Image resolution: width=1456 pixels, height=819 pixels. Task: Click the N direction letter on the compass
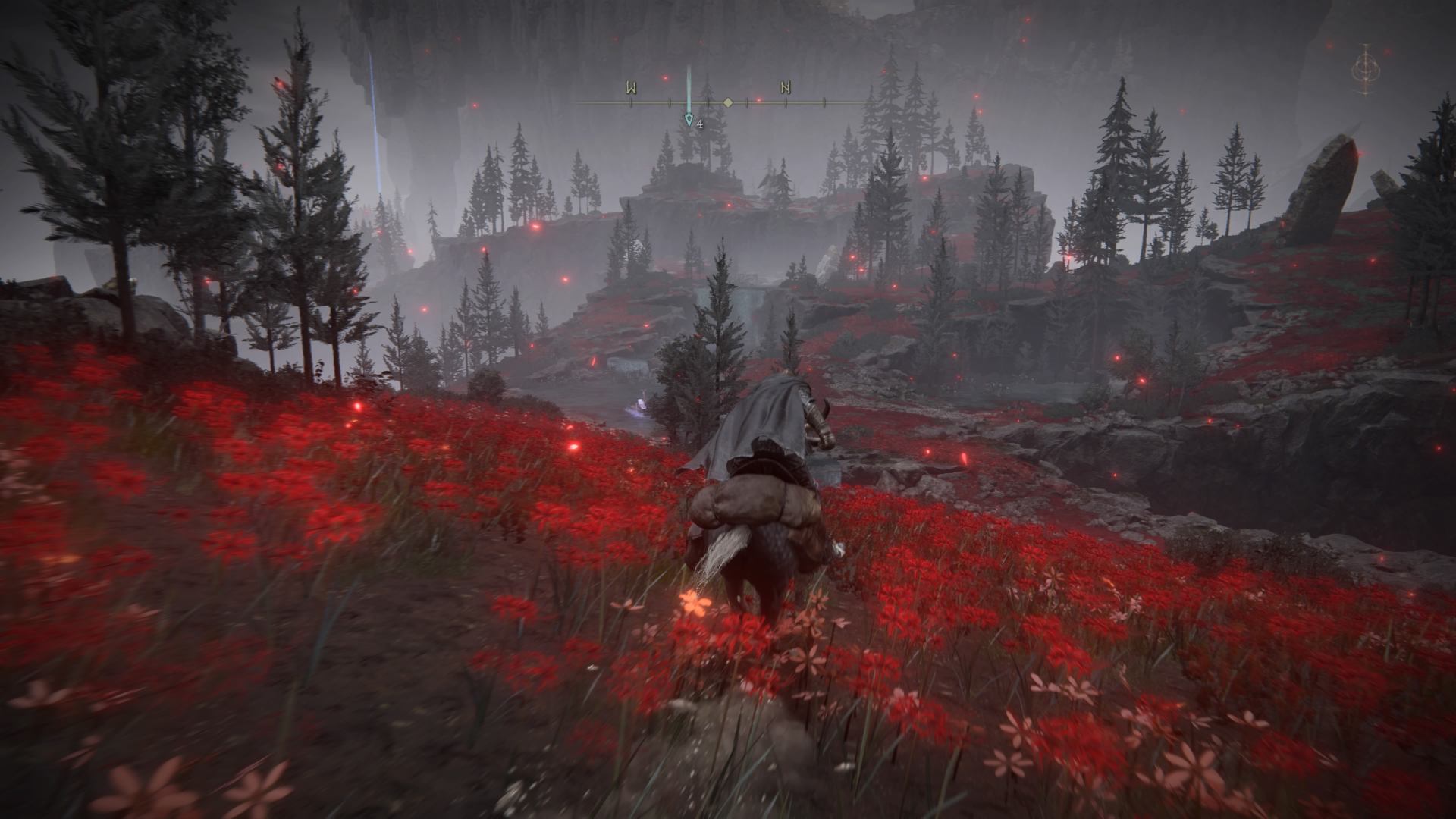[x=786, y=89]
